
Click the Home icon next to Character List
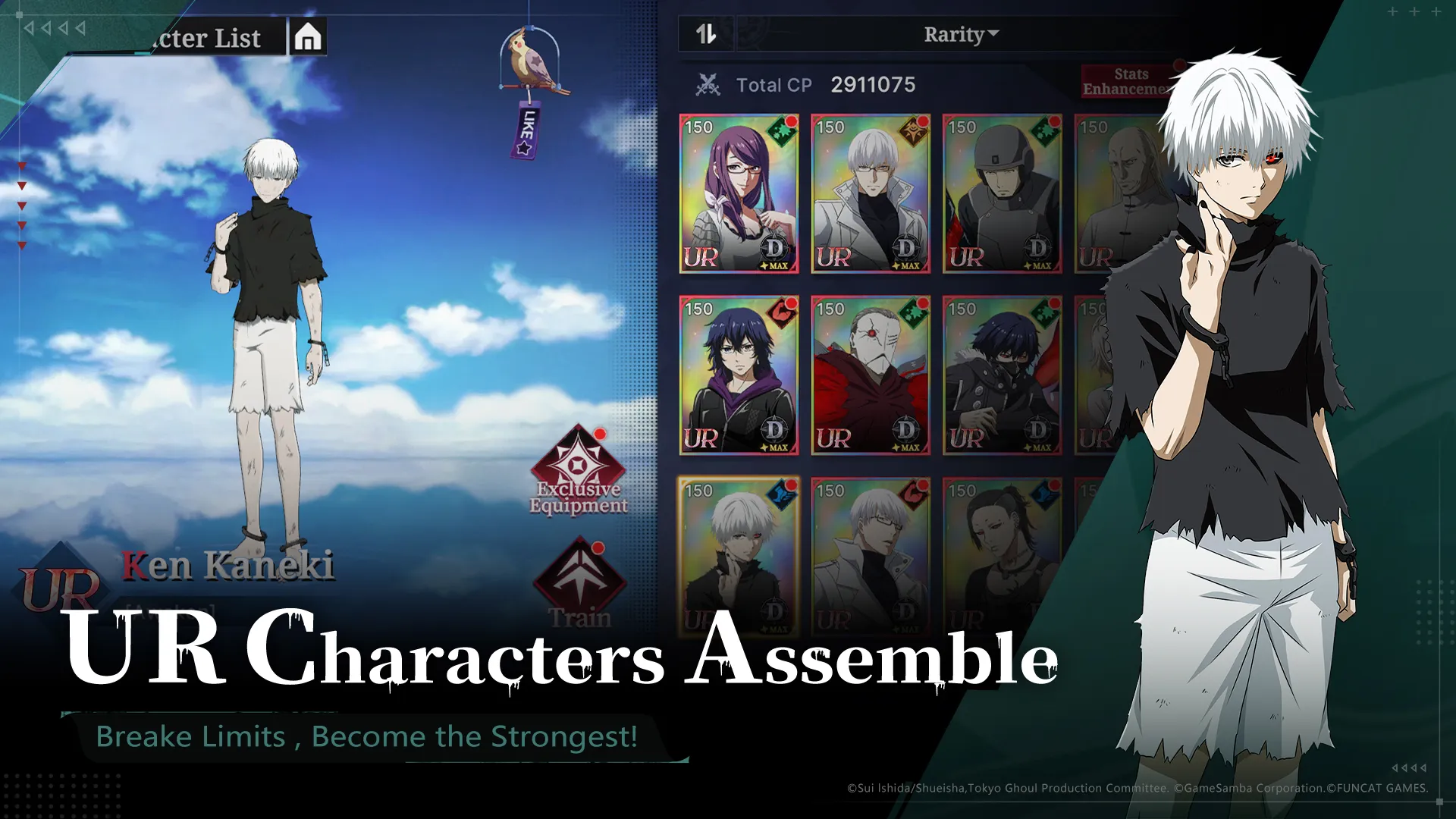306,37
